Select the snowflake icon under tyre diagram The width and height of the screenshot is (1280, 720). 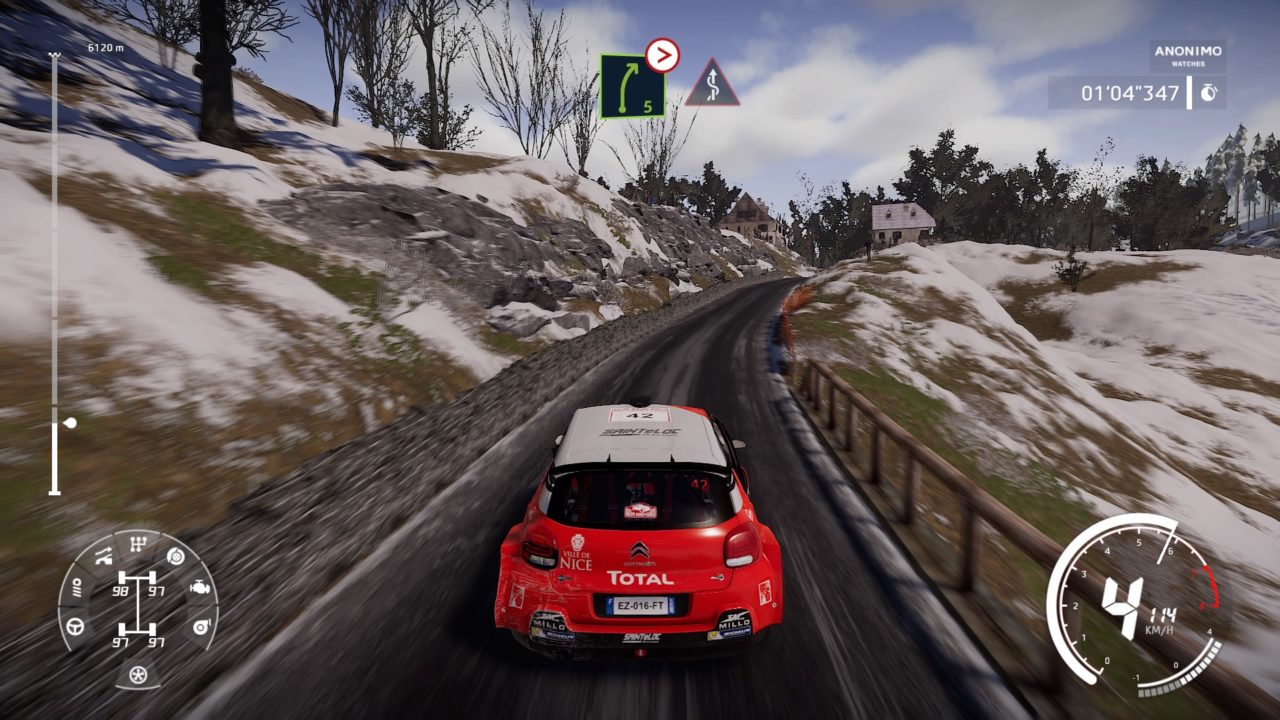point(138,674)
